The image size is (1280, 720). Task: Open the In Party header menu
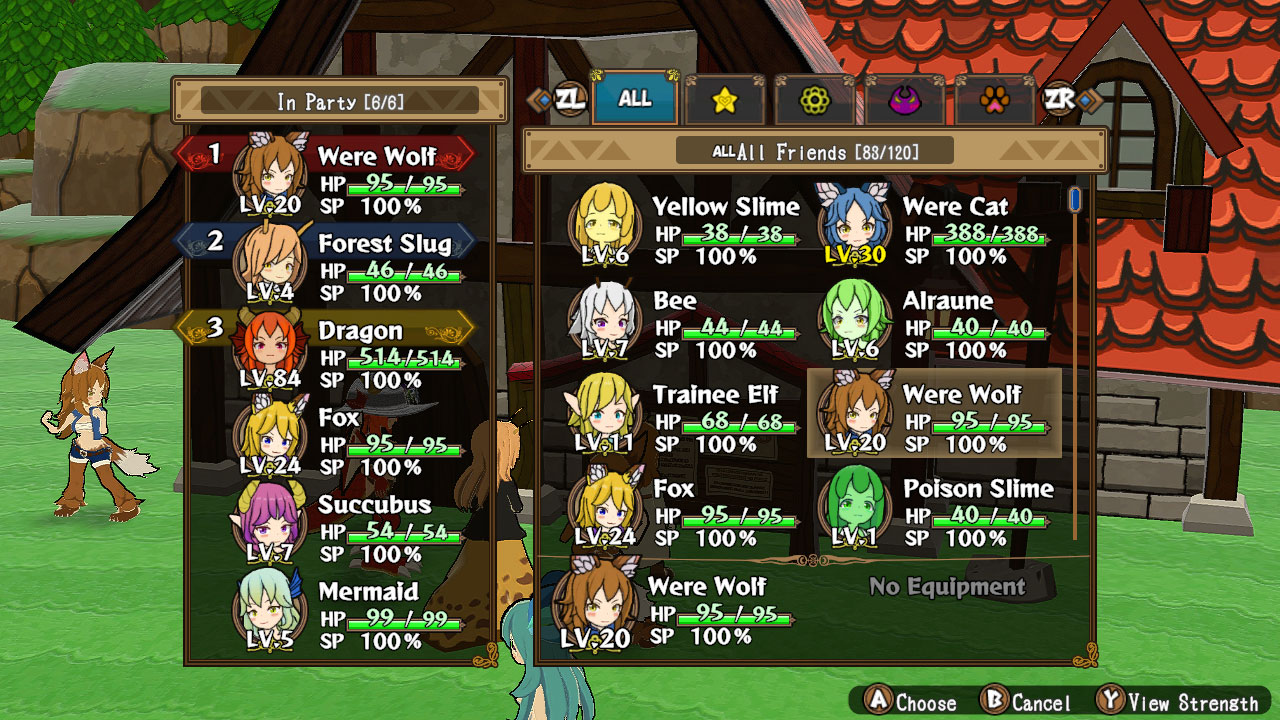tap(340, 99)
